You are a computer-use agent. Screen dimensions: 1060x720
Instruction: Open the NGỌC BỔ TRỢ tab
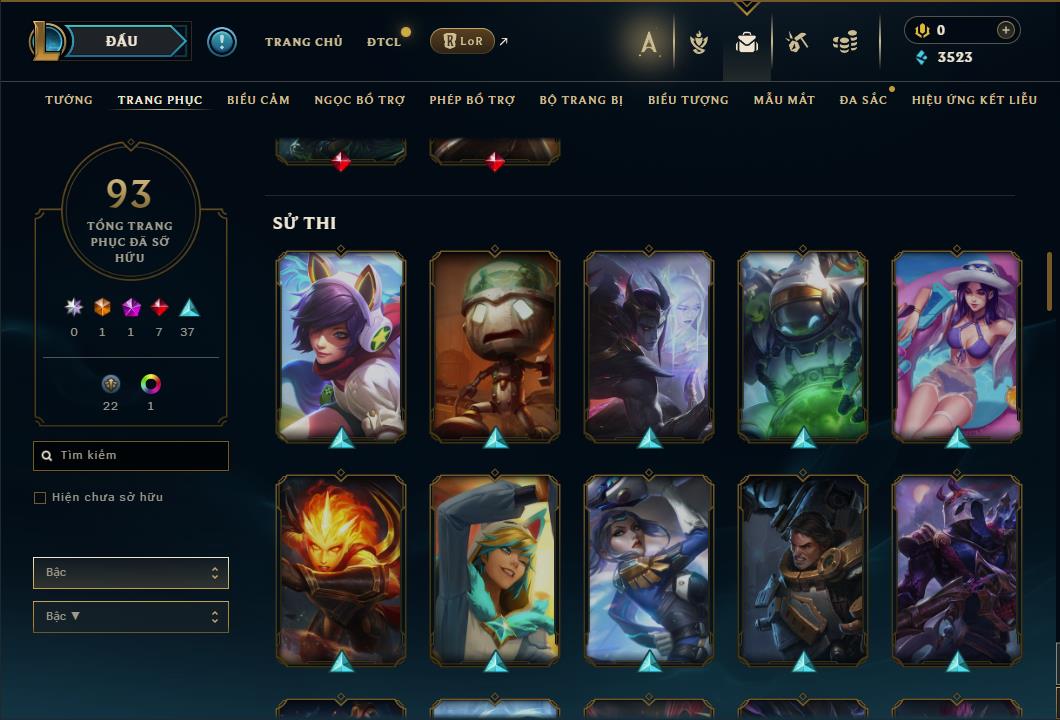[x=359, y=100]
